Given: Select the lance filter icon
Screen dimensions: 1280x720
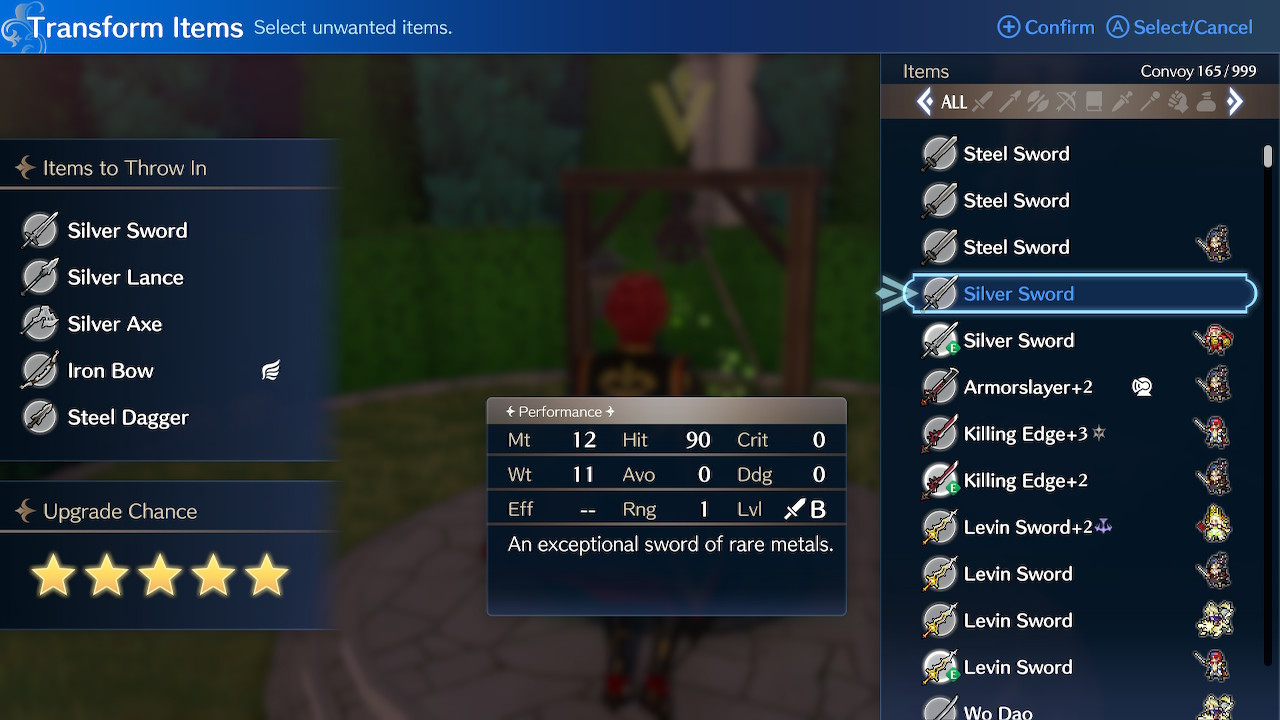Looking at the screenshot, I should point(1011,101).
